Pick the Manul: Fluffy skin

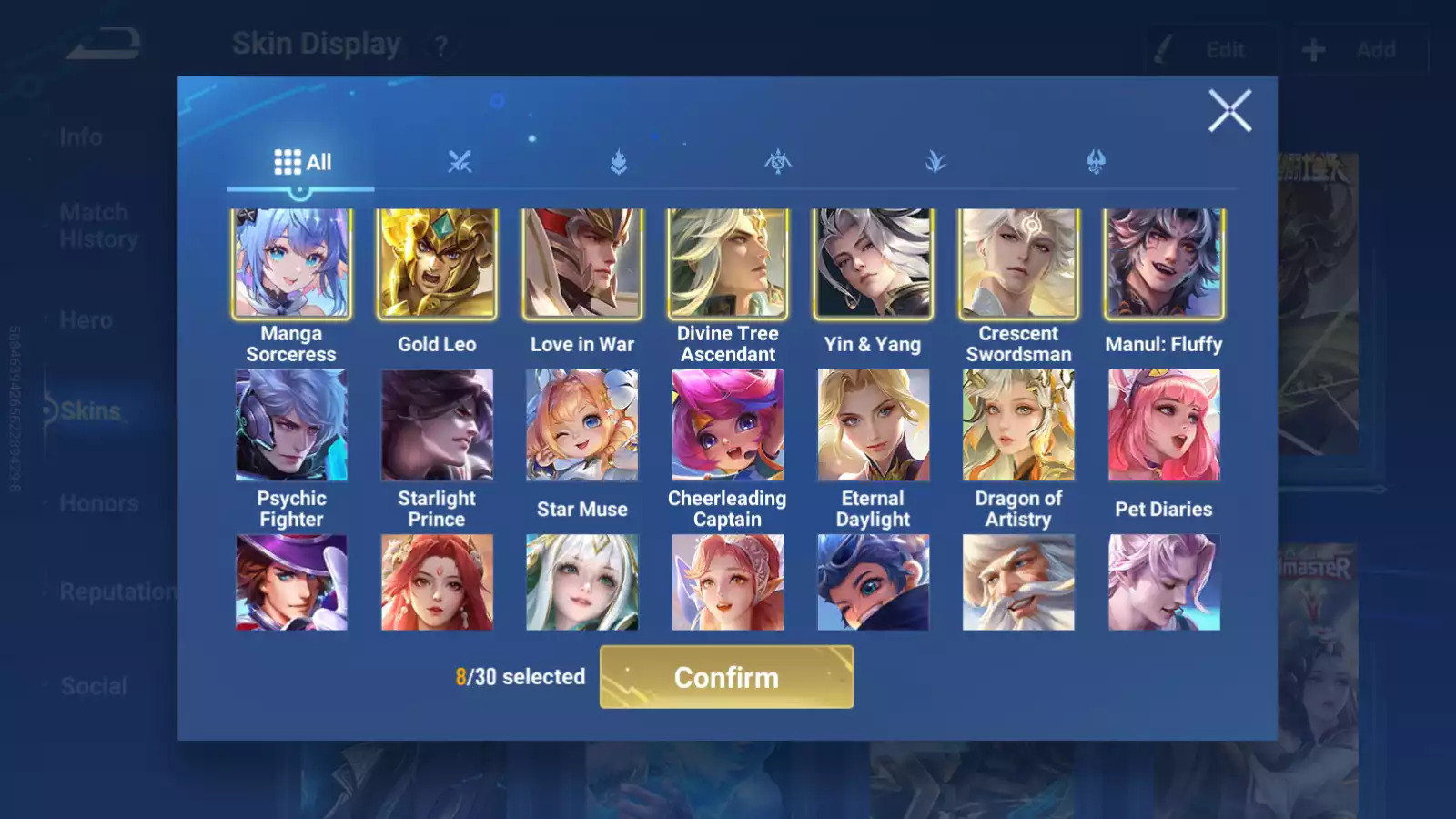[x=1164, y=264]
